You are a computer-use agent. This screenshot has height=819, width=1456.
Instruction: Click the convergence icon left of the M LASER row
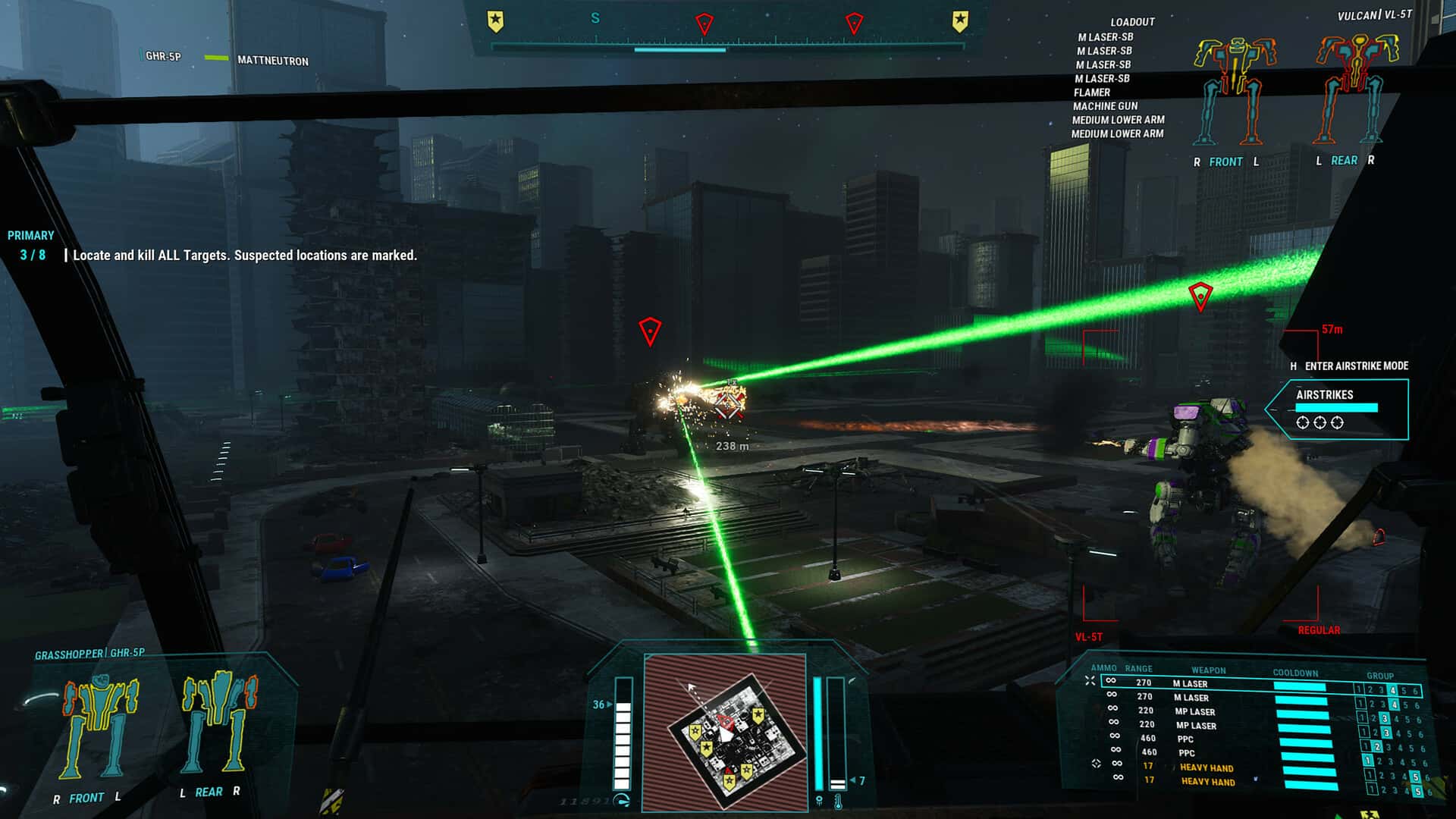[1090, 680]
